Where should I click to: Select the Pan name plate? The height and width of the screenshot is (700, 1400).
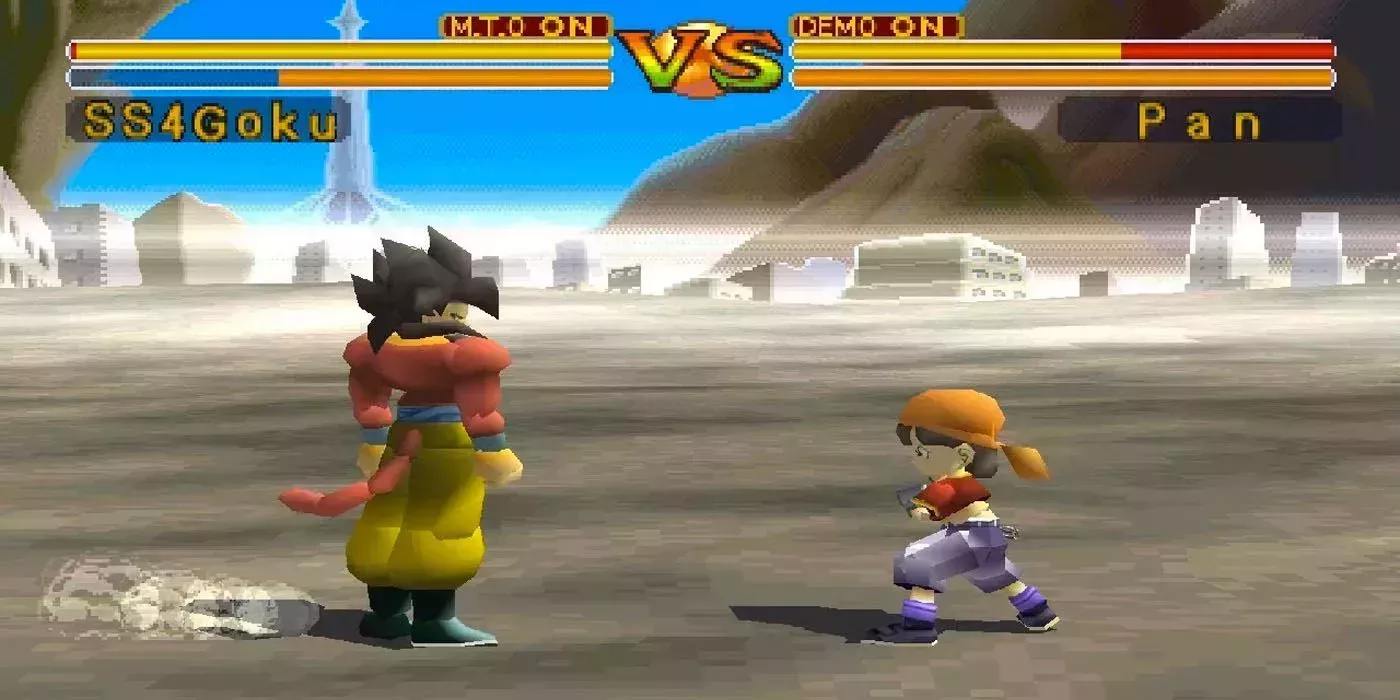tap(1199, 121)
